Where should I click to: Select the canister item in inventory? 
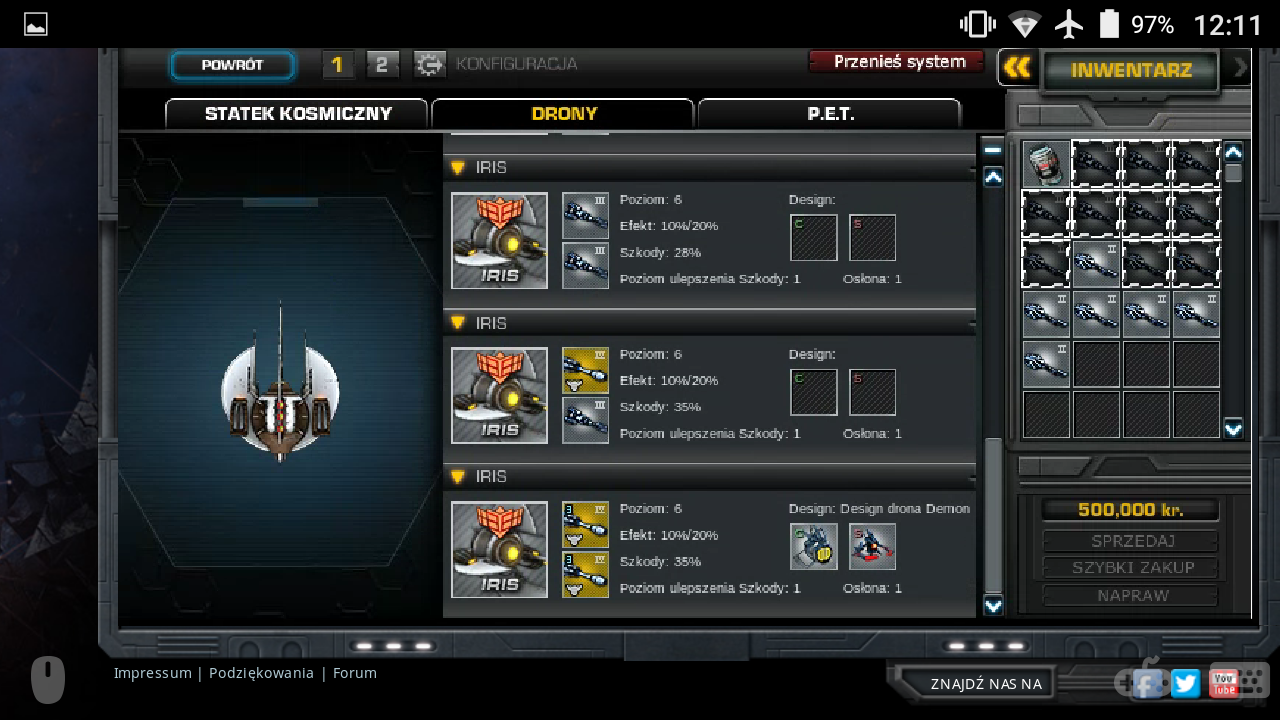(x=1046, y=164)
